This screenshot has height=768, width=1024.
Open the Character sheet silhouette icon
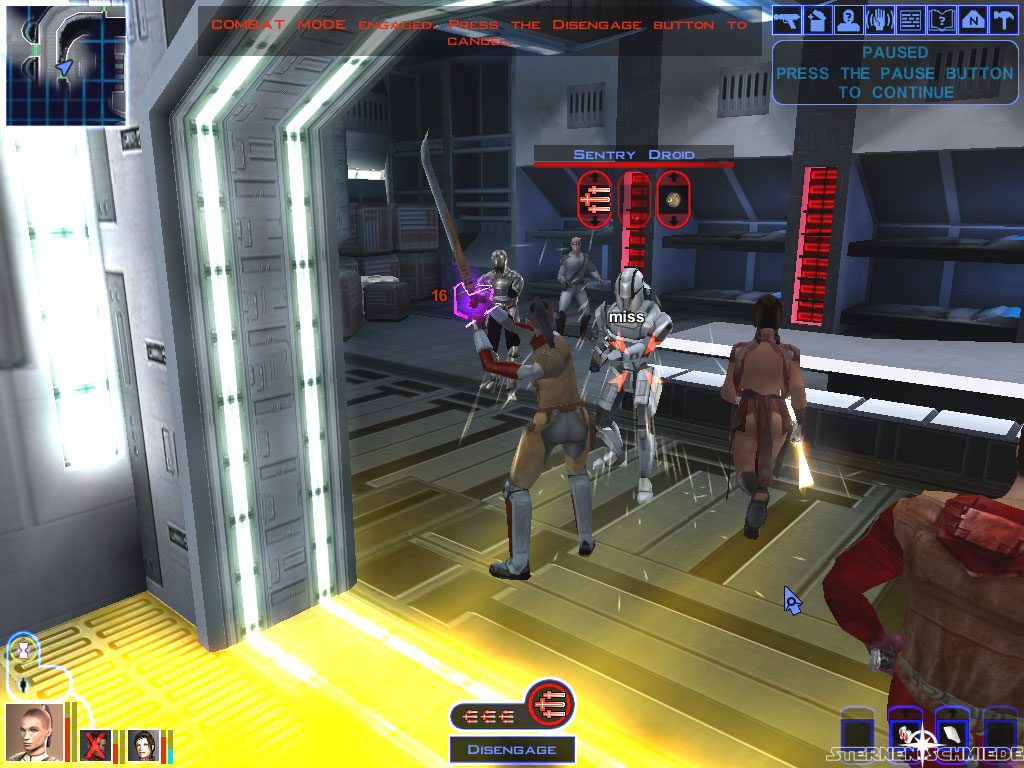(x=849, y=19)
